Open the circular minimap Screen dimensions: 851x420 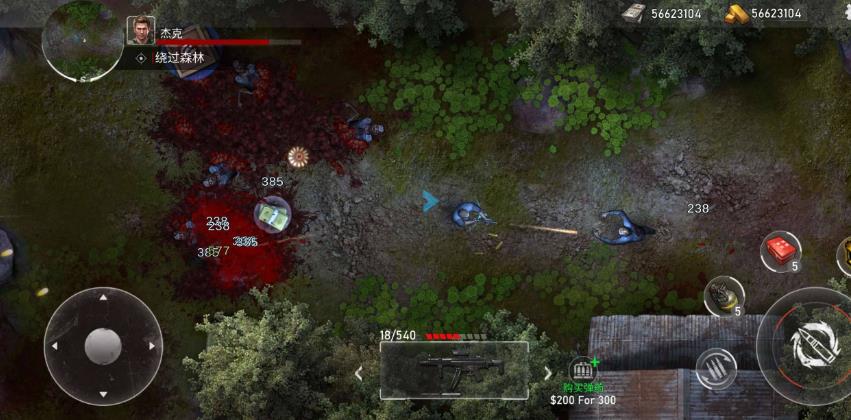click(x=83, y=40)
